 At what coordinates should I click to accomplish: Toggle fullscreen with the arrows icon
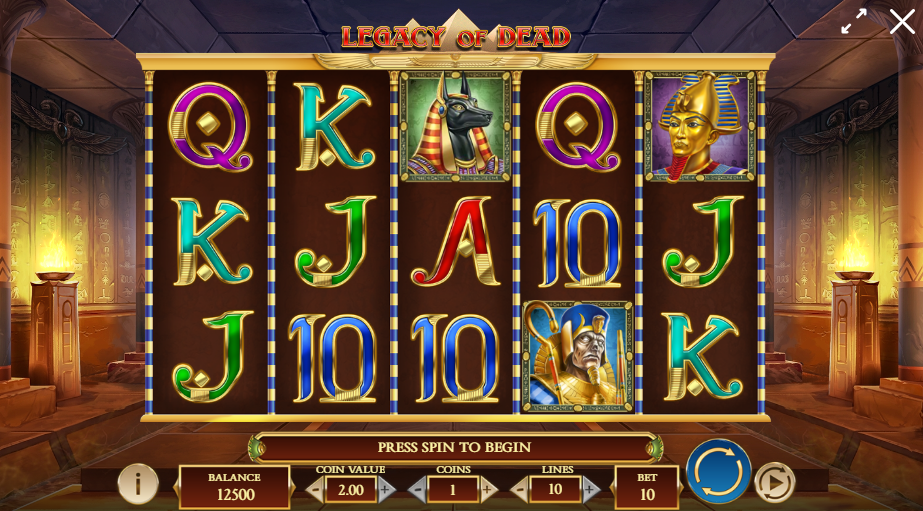[x=853, y=22]
